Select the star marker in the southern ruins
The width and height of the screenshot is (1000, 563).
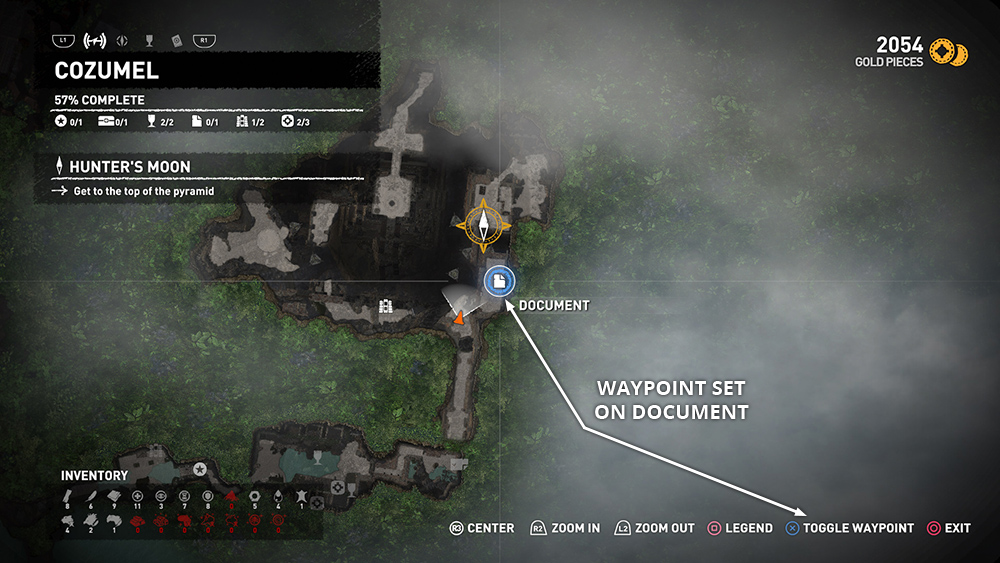[200, 468]
